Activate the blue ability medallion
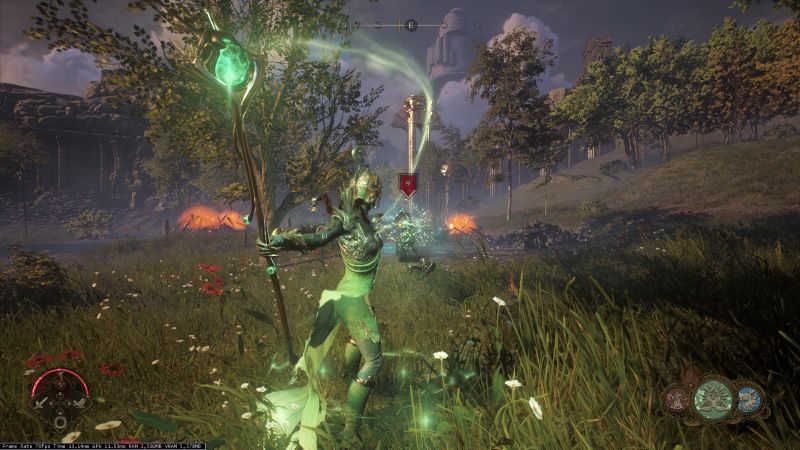This screenshot has width=800, height=450. pos(749,399)
